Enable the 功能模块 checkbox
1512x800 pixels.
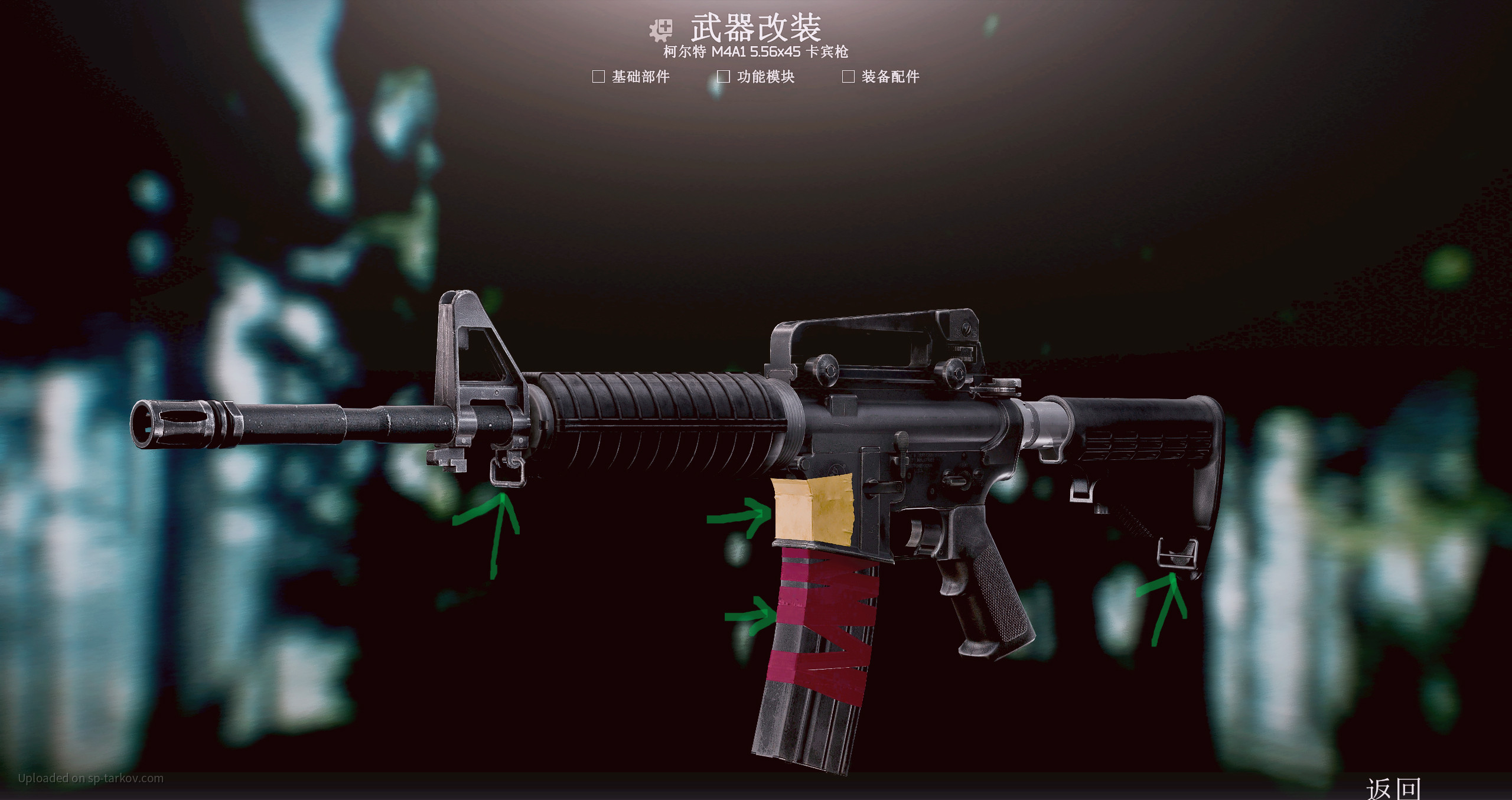pos(723,77)
